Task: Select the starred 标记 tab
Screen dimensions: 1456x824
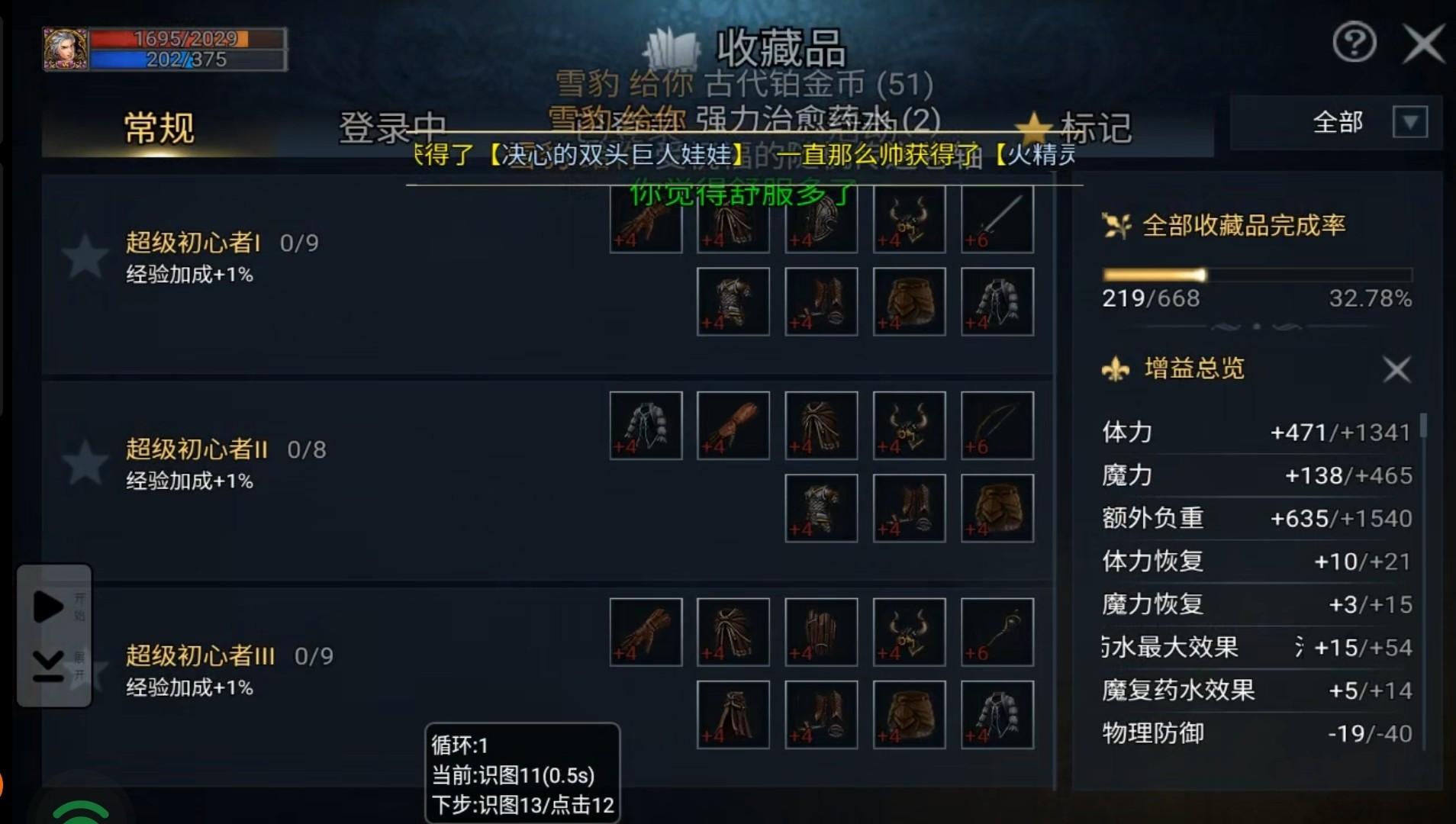Action: pos(1076,127)
